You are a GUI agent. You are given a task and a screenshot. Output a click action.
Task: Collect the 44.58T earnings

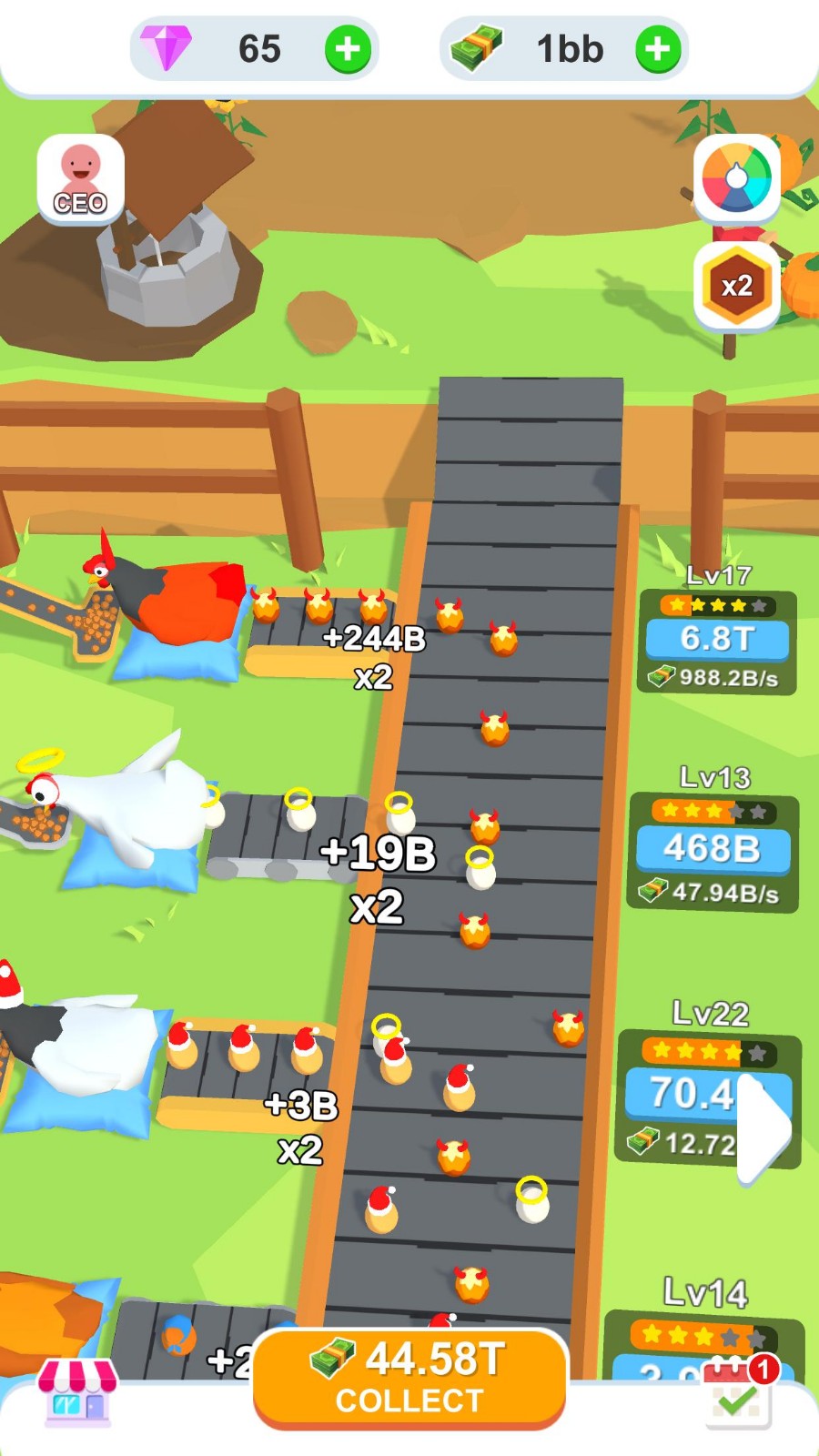(409, 1378)
